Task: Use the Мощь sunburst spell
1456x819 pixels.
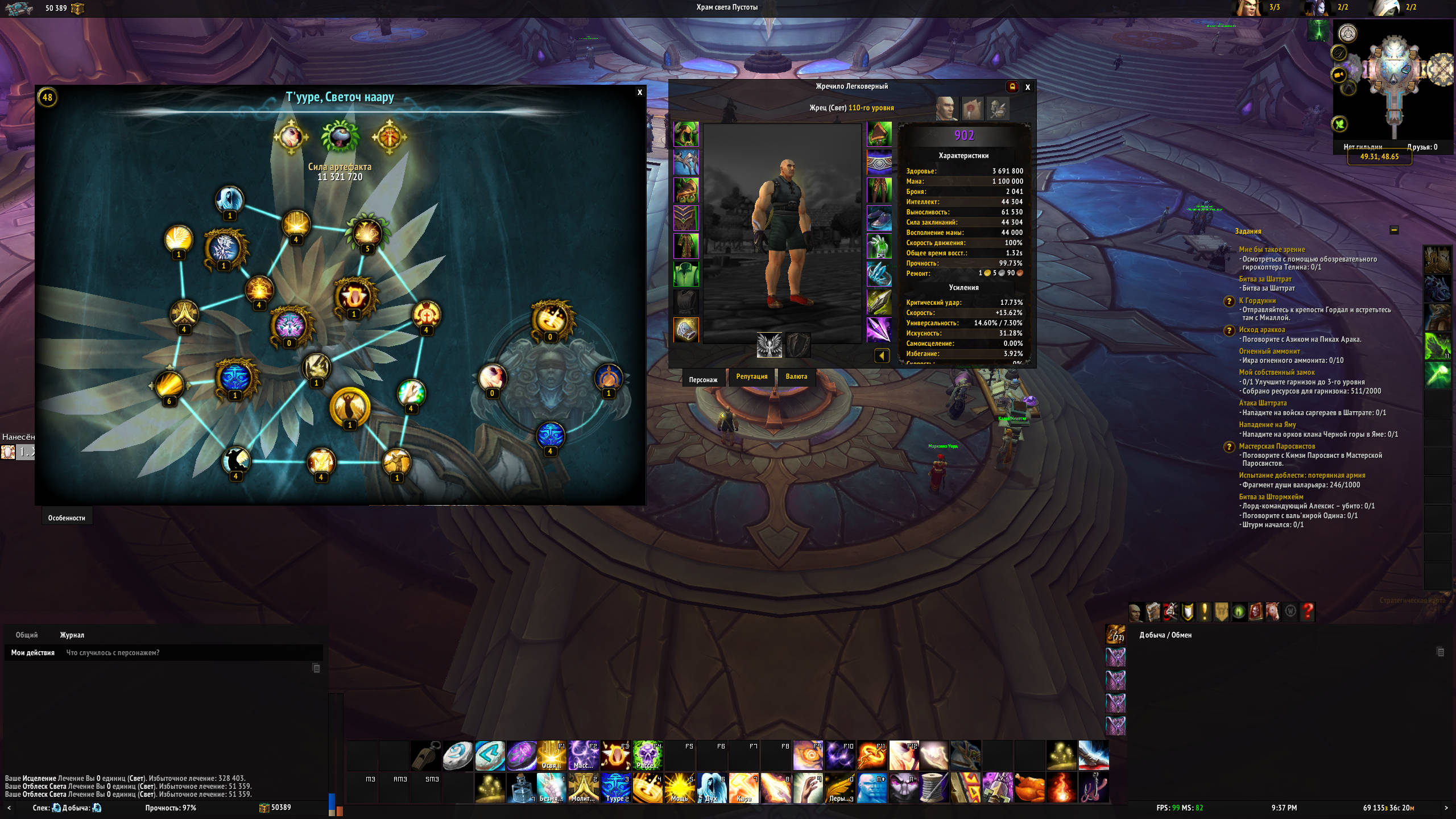Action: click(679, 788)
